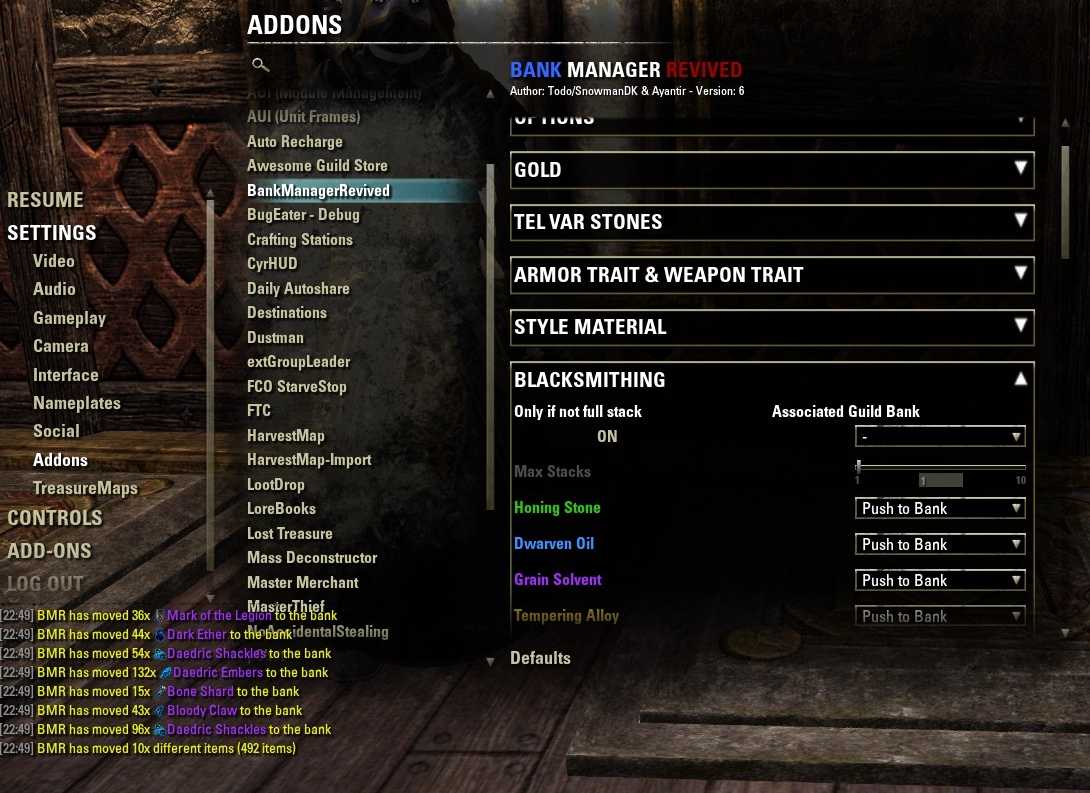Screen dimensions: 1090x793
Task: Go to the Gameplay settings
Action: (x=69, y=318)
